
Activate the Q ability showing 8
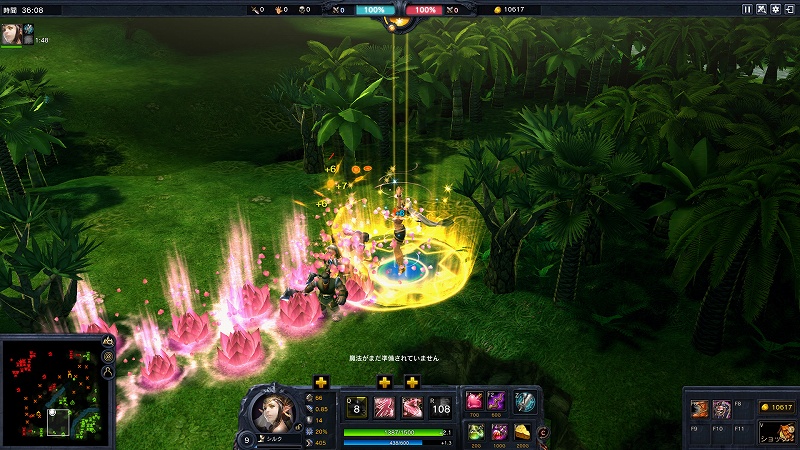click(356, 407)
